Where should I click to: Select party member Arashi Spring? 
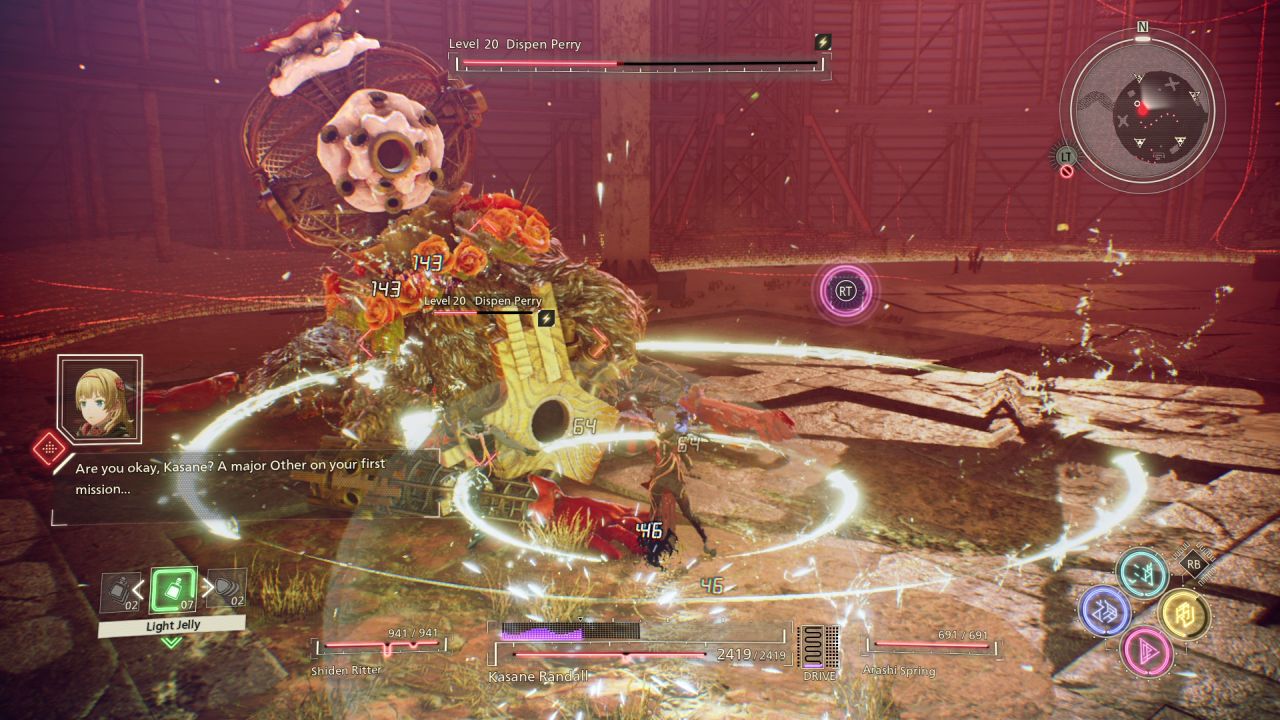pyautogui.click(x=932, y=646)
